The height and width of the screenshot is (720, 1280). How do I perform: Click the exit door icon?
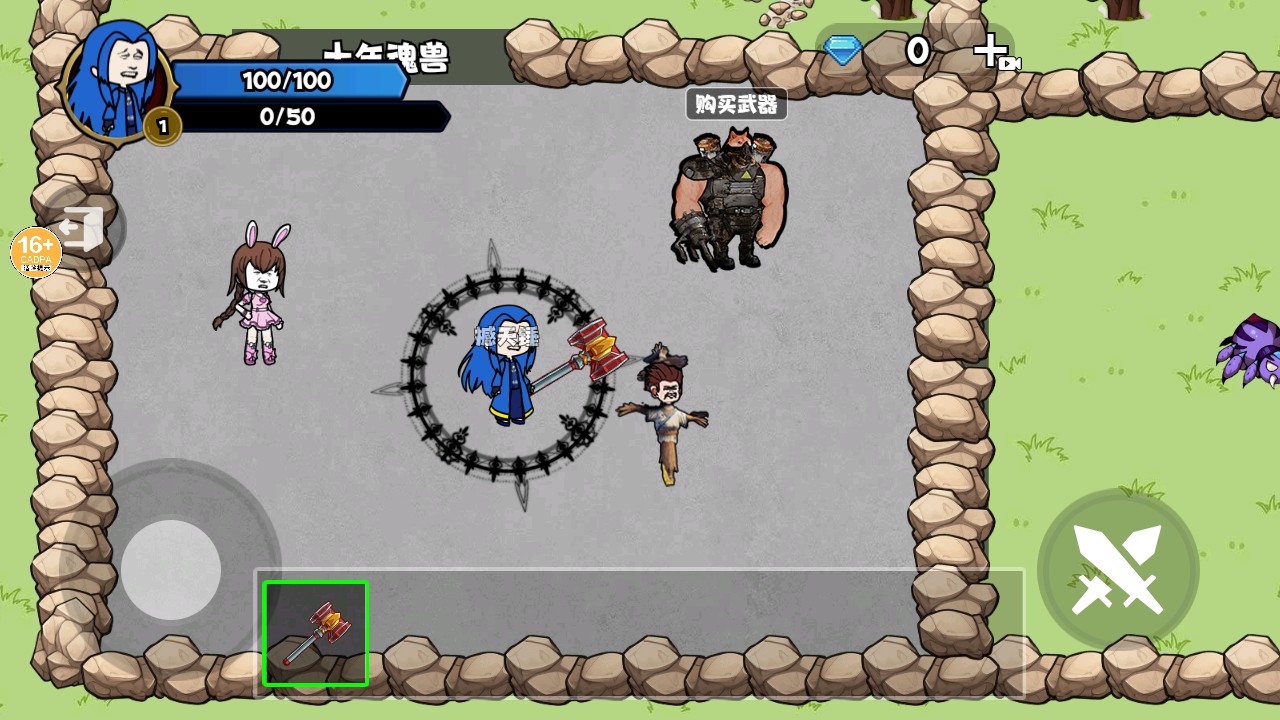pyautogui.click(x=84, y=228)
